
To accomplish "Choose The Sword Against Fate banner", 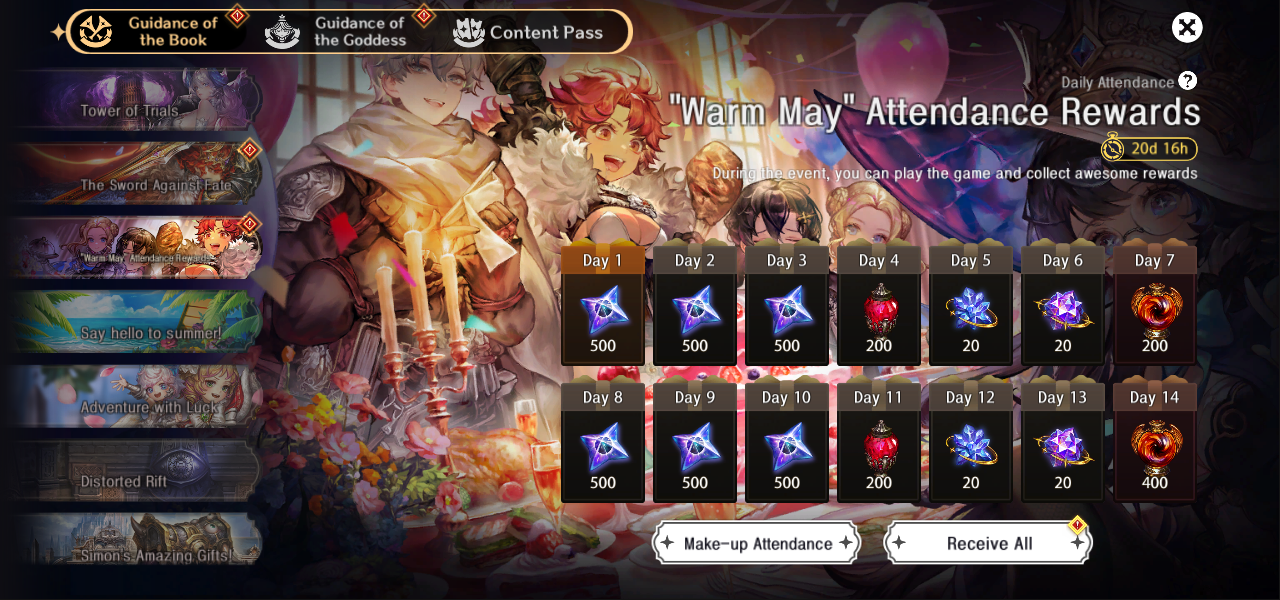I will tap(138, 174).
